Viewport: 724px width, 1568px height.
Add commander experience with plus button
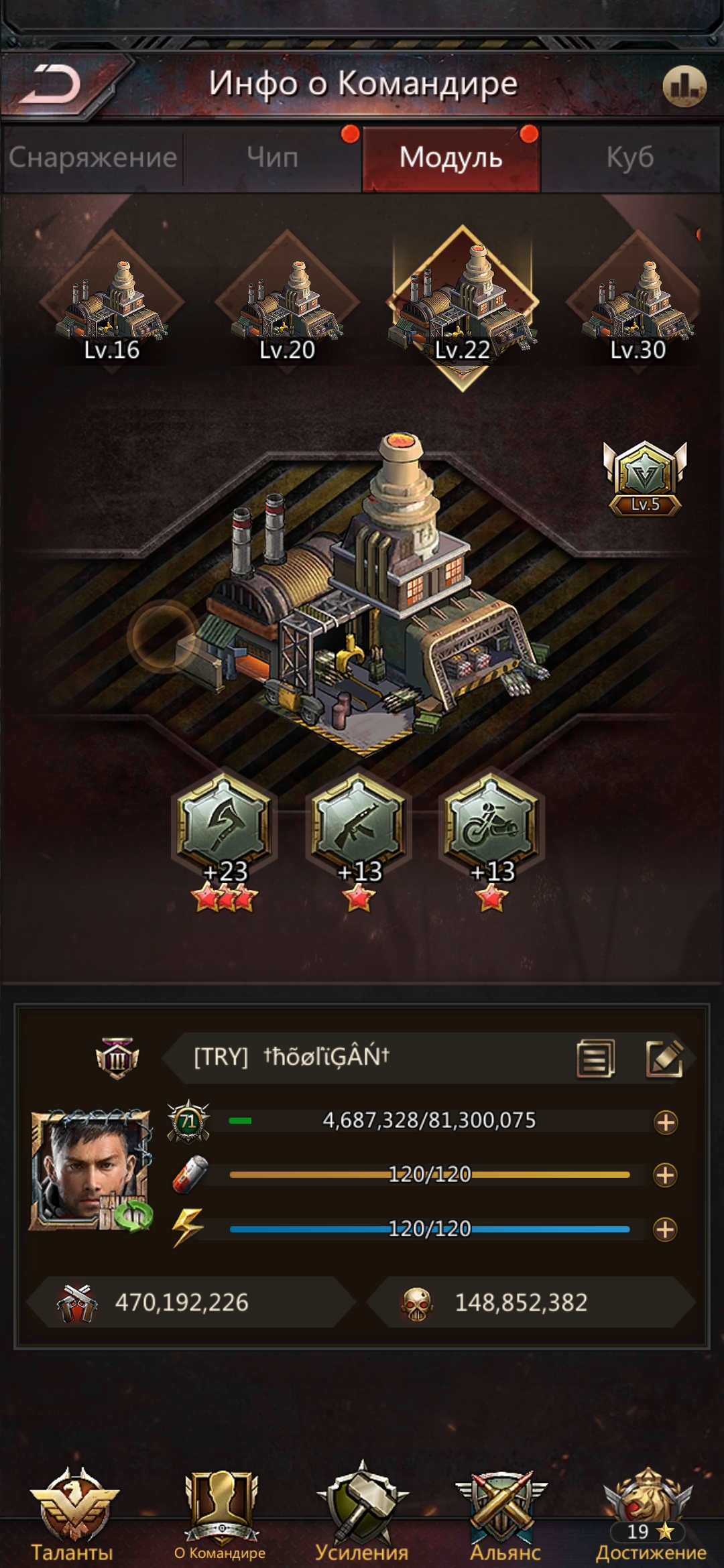pos(665,1122)
